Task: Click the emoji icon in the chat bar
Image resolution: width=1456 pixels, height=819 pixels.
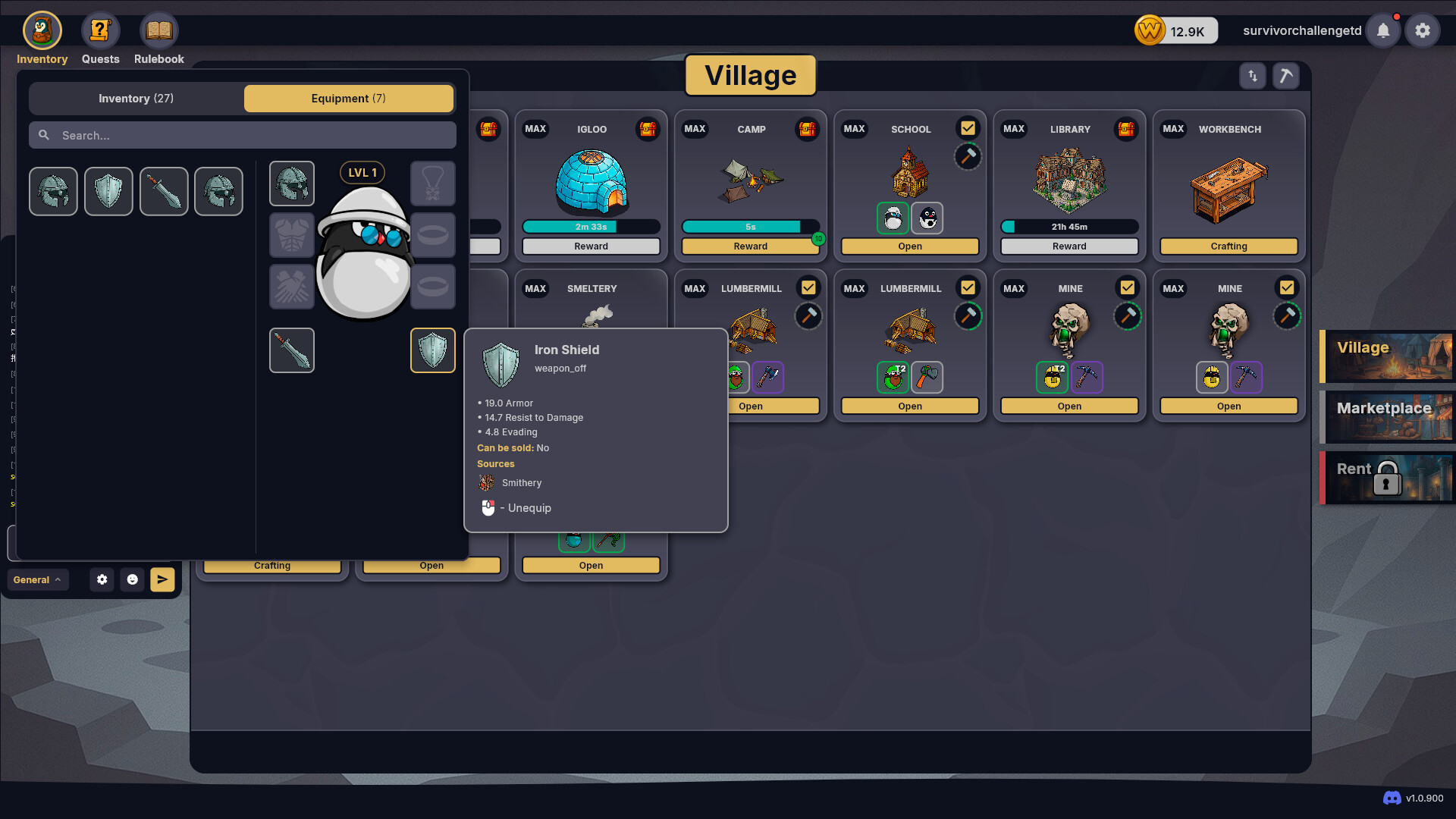Action: click(x=133, y=579)
